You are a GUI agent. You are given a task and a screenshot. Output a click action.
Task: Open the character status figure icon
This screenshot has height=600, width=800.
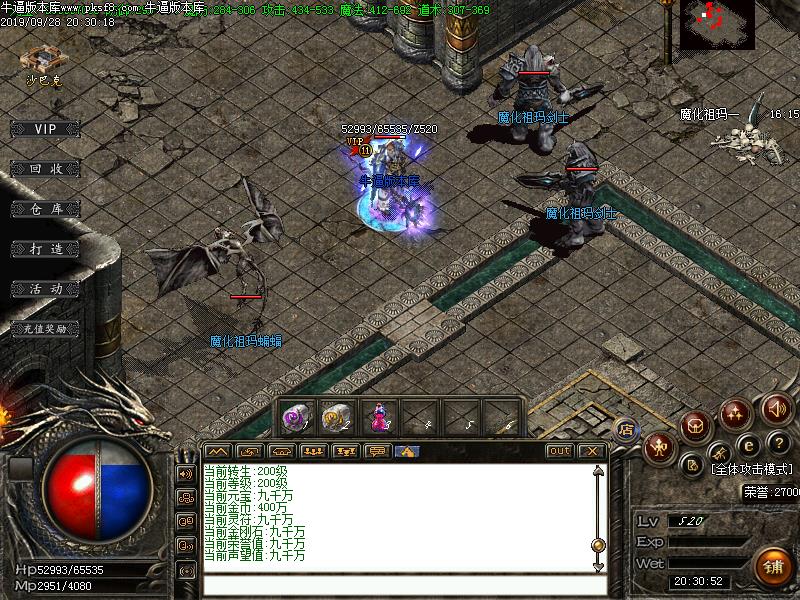[x=659, y=446]
